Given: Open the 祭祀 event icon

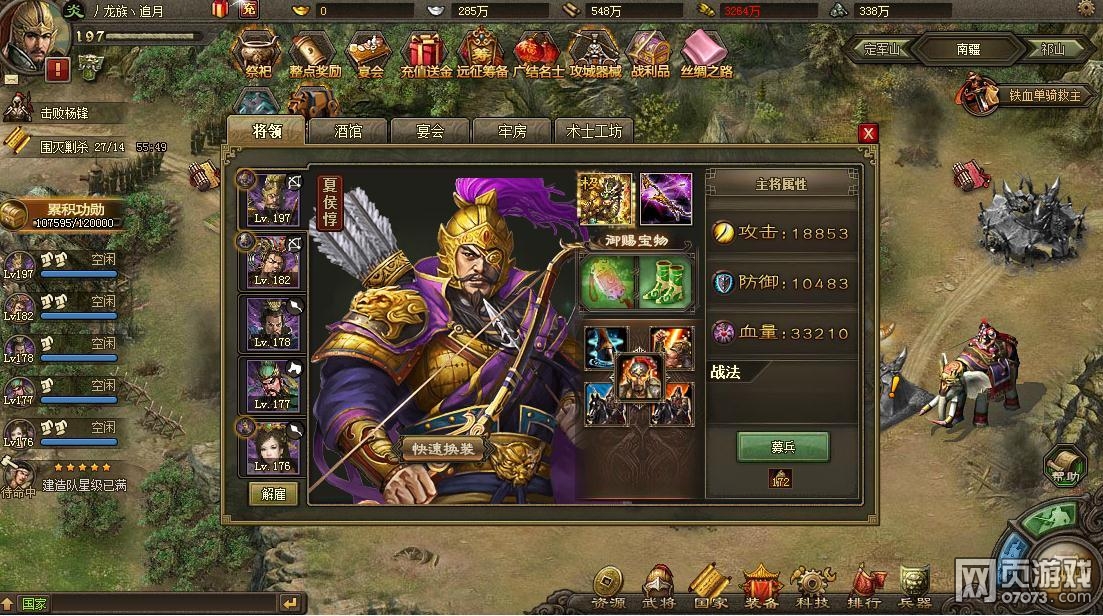Looking at the screenshot, I should click(259, 55).
